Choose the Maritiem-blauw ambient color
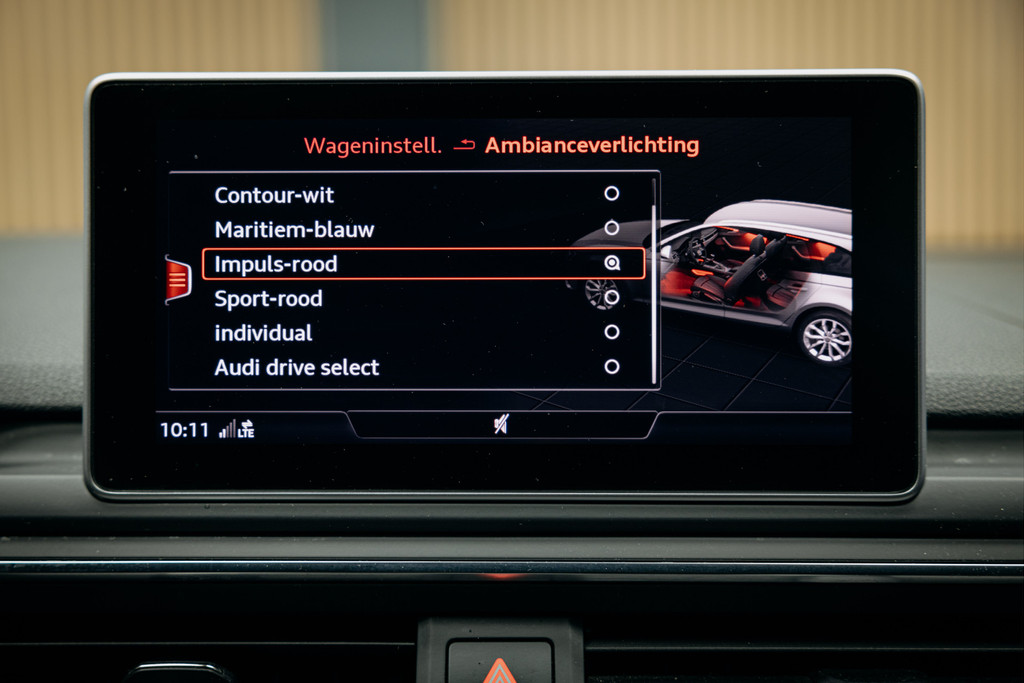This screenshot has height=683, width=1024. (294, 229)
